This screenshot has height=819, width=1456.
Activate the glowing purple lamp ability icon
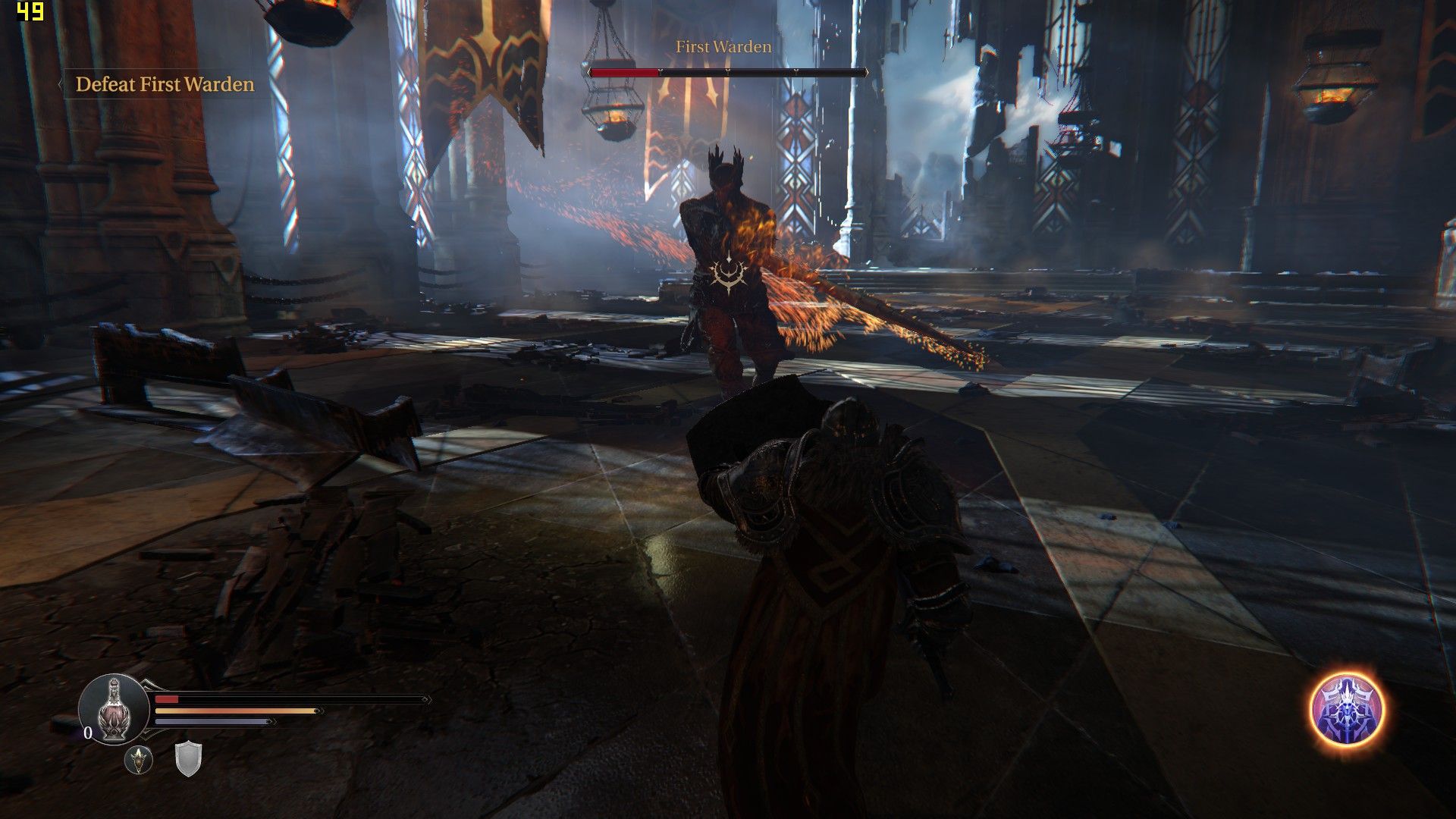[1347, 710]
